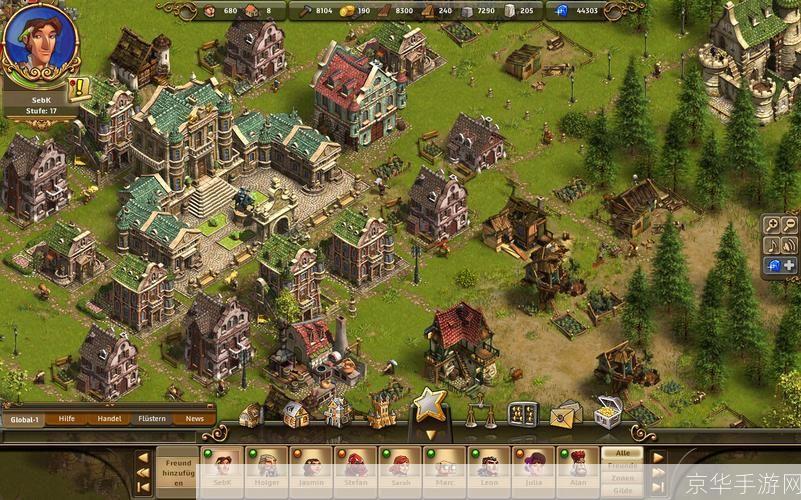Toggle the music note button
This screenshot has height=500, width=801.
point(772,245)
